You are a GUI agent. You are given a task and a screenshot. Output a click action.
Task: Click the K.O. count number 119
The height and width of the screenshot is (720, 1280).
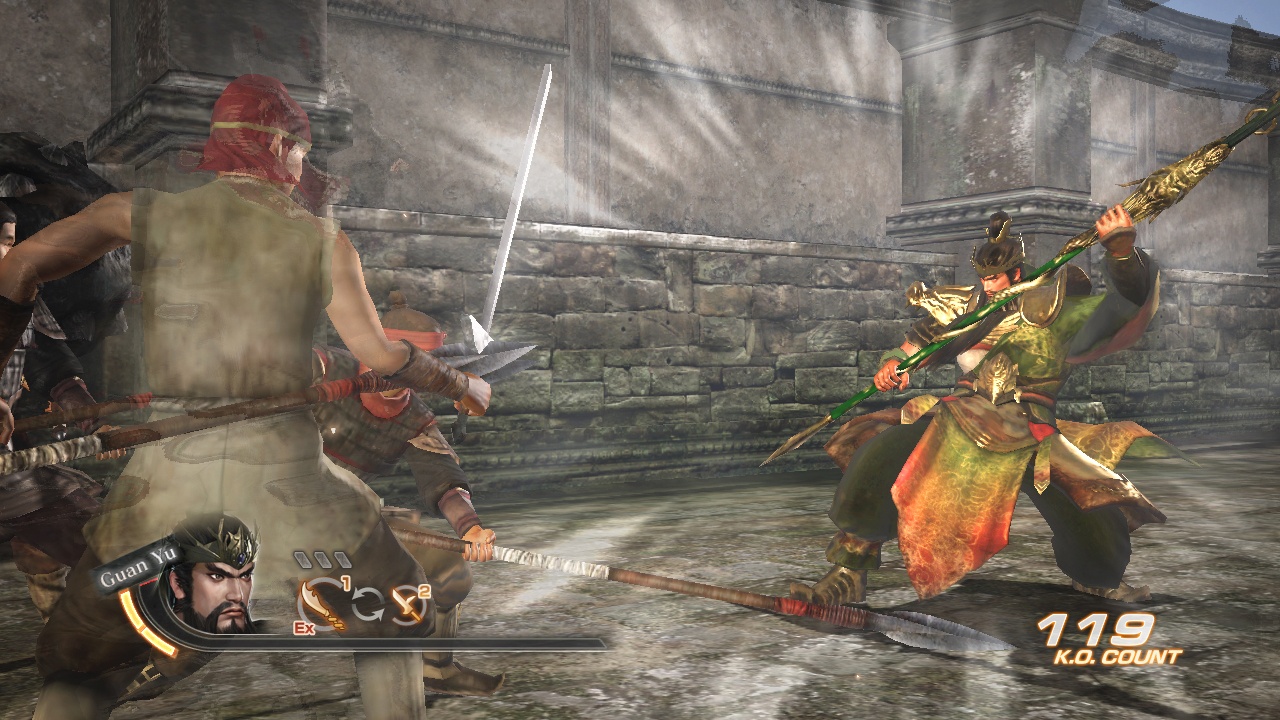point(1097,630)
